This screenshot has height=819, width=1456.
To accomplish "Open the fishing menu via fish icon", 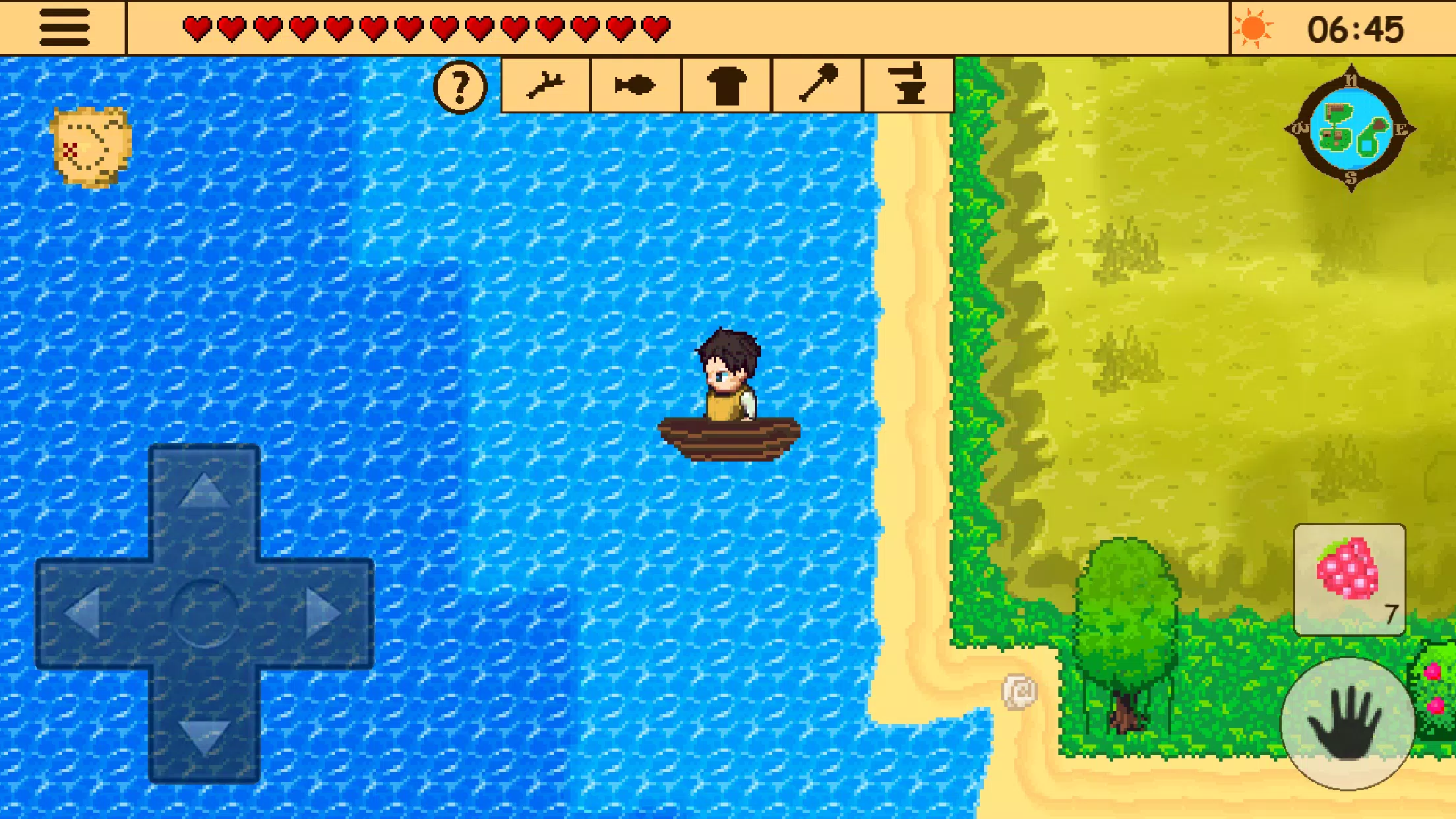I will coord(634,84).
